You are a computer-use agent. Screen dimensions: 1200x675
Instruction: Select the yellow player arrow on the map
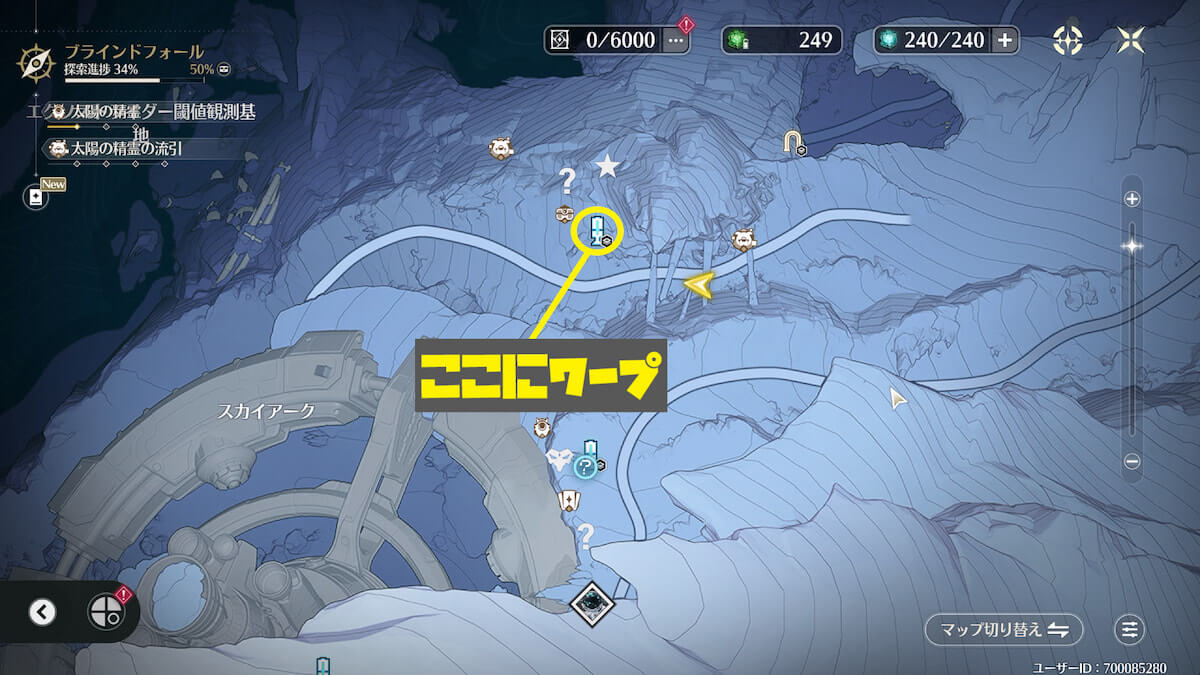pos(699,286)
